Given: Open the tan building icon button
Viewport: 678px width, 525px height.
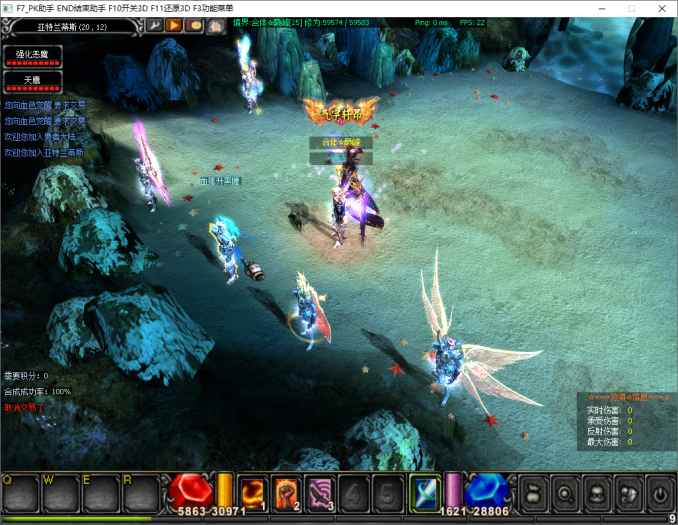Looking at the screenshot, I should (214, 25).
